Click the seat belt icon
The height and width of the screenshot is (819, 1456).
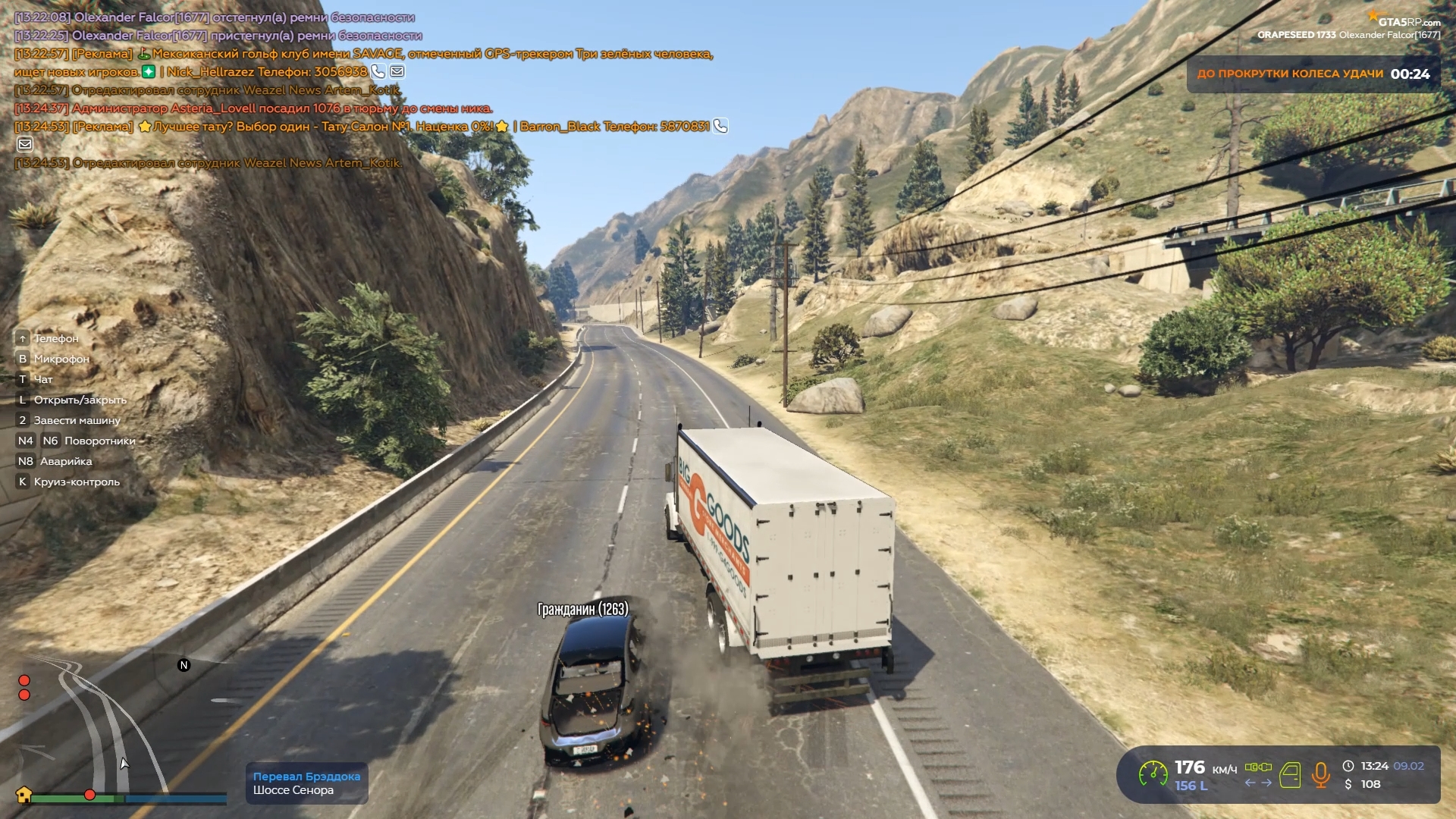pos(1258,767)
